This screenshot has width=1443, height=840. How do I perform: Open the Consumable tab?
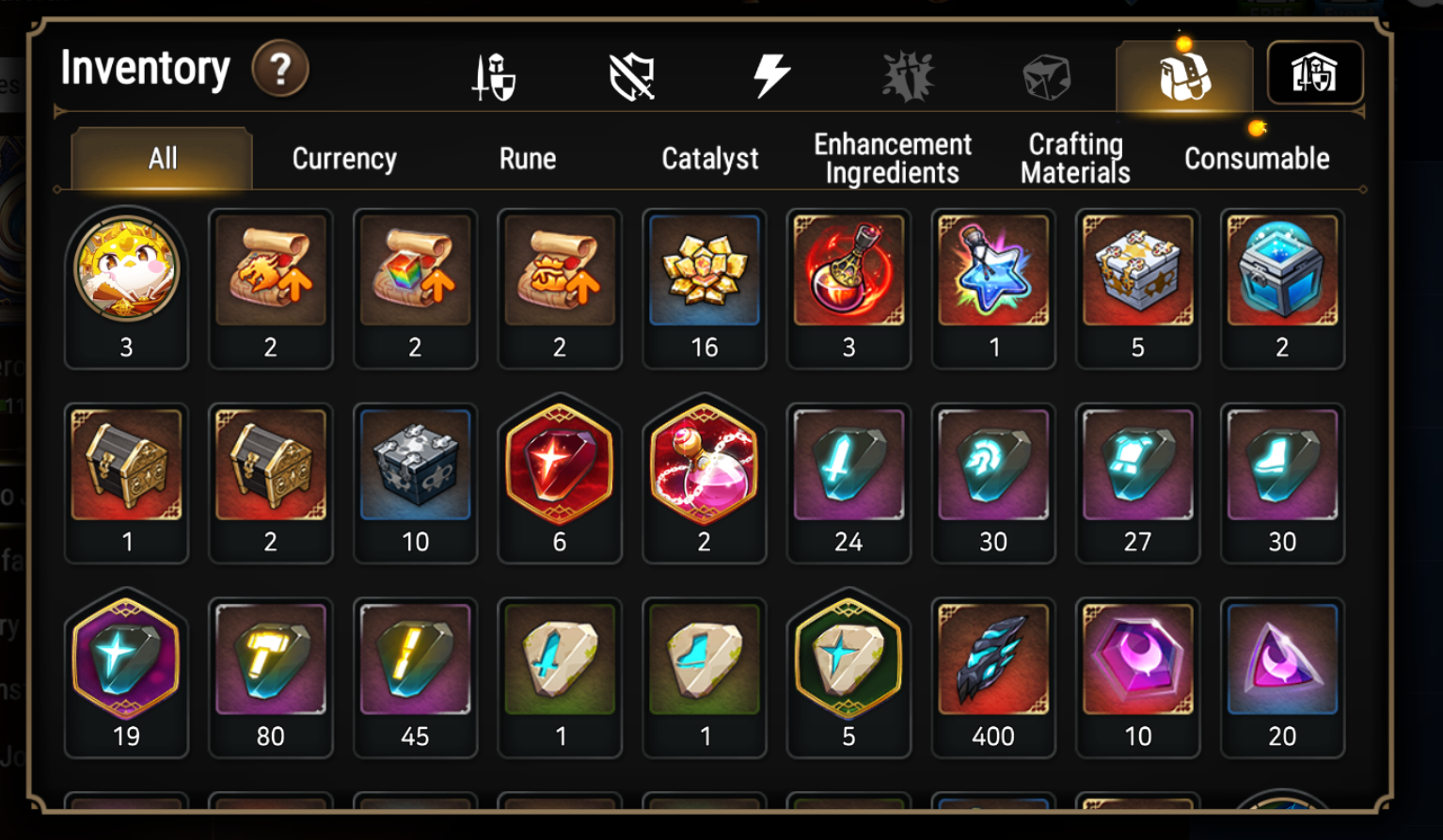click(1256, 157)
